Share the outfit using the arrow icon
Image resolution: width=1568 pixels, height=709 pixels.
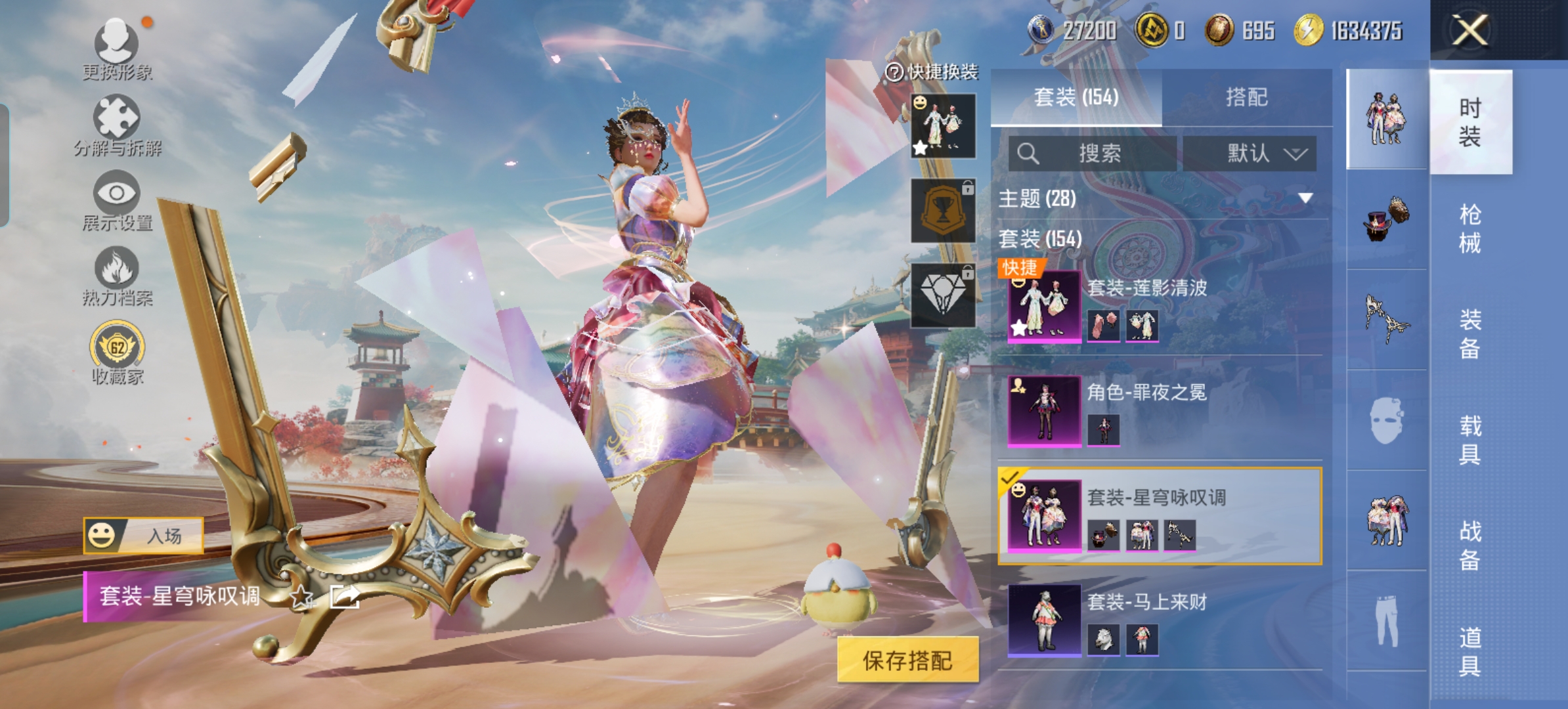pyautogui.click(x=345, y=597)
